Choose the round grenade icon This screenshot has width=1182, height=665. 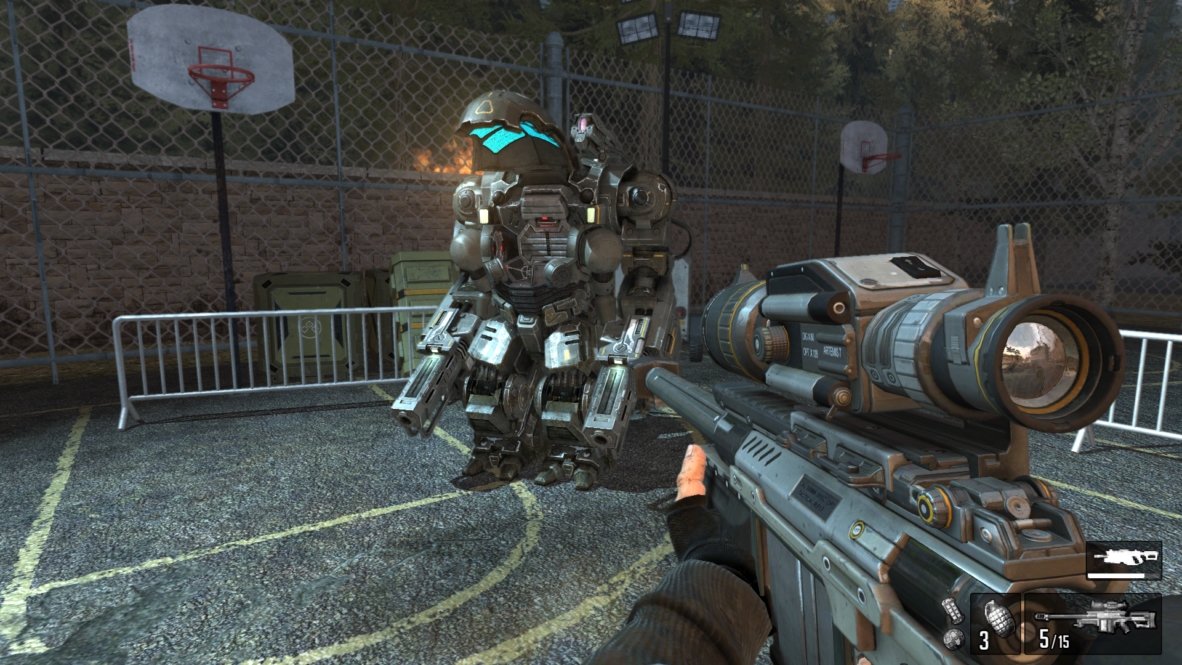click(952, 636)
